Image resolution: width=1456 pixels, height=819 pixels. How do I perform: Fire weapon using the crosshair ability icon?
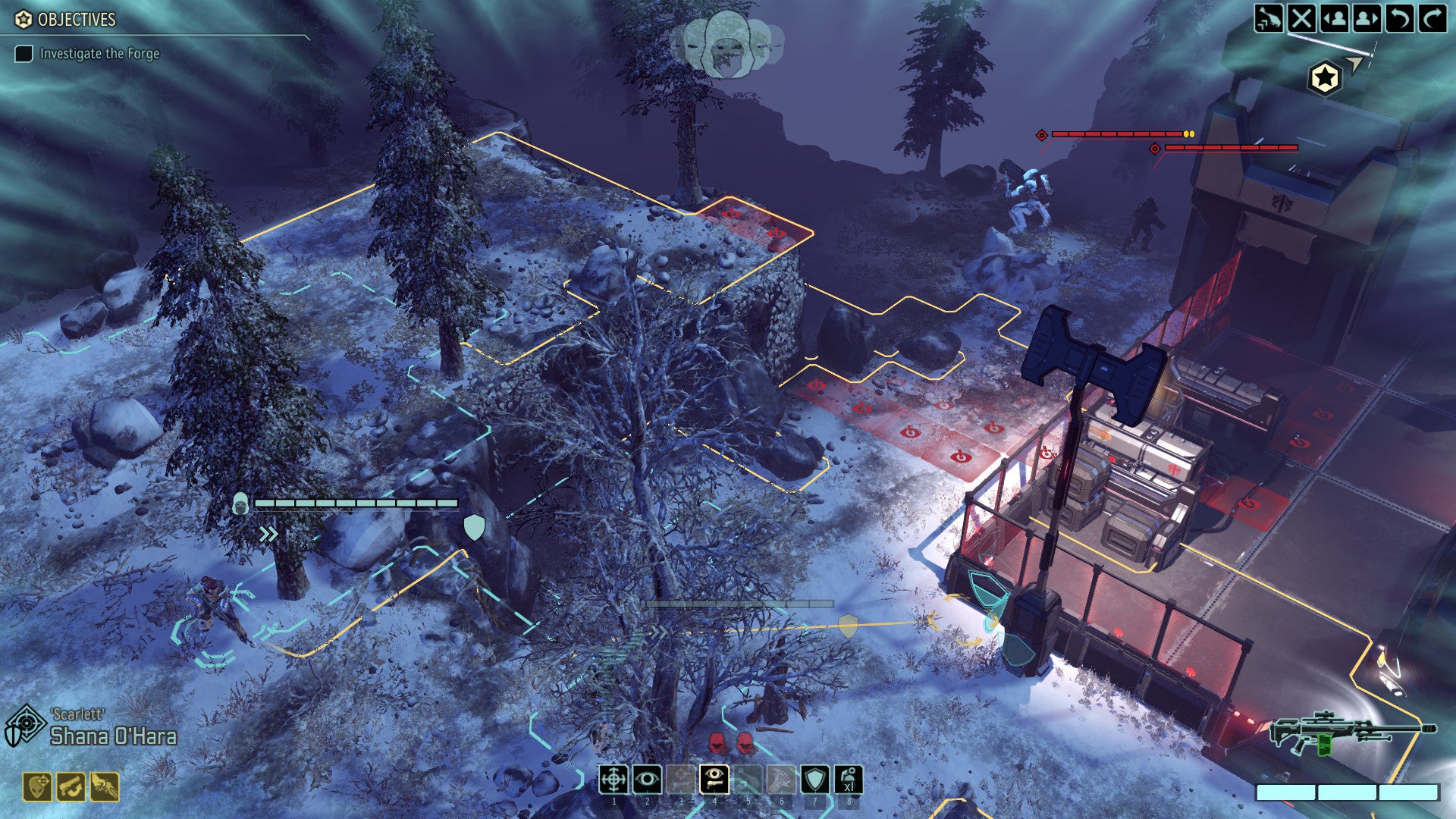coord(613,779)
